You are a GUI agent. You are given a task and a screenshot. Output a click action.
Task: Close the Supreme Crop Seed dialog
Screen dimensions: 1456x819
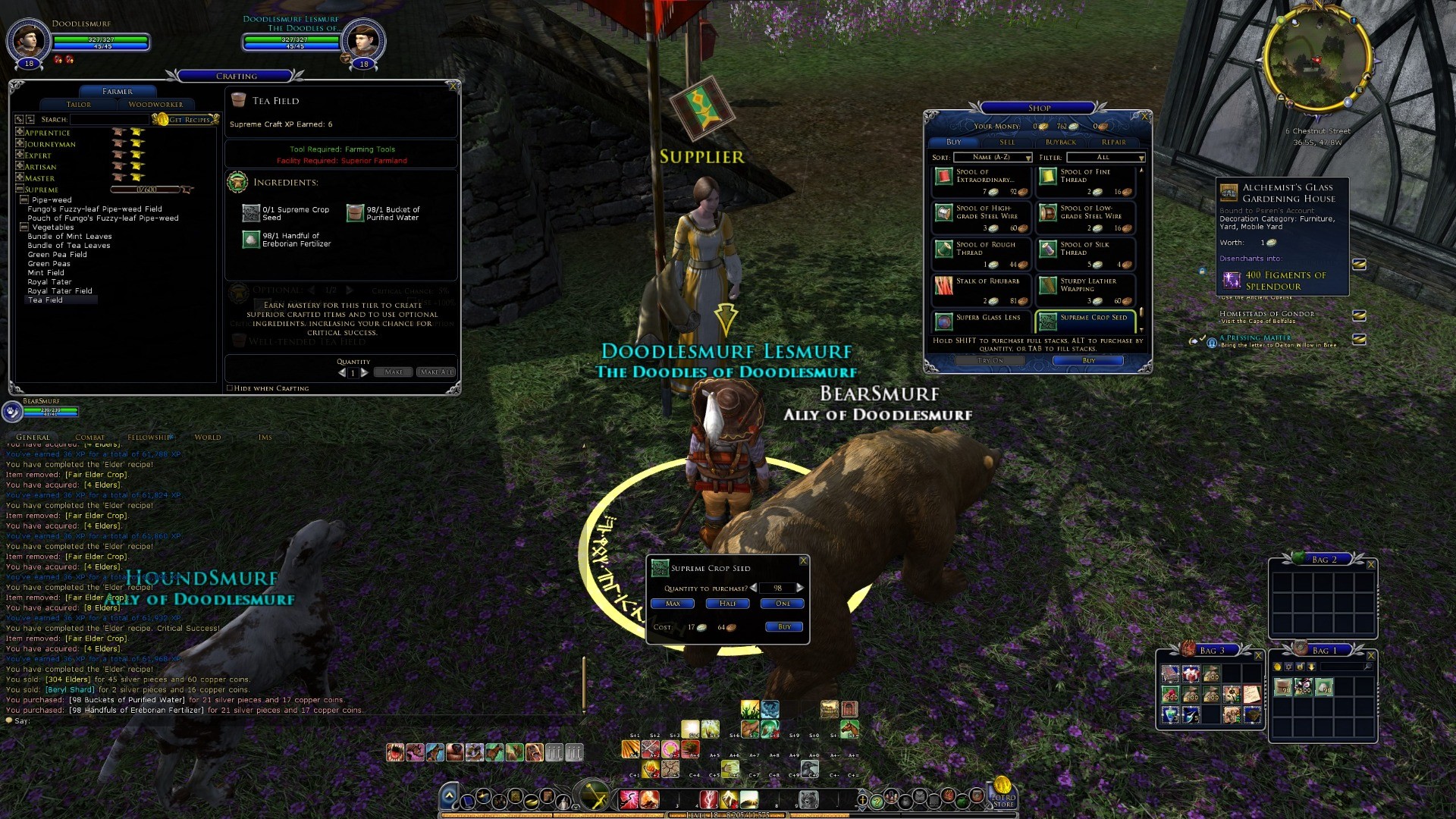[803, 561]
